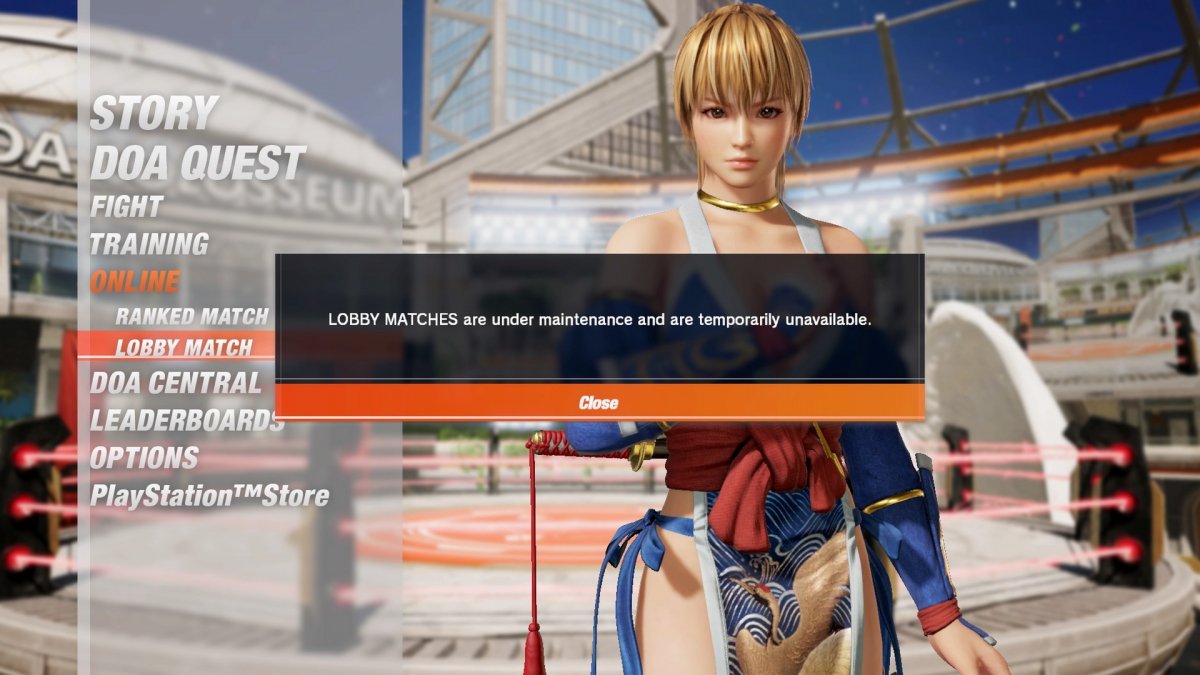The width and height of the screenshot is (1200, 675).
Task: Enter the TRAINING menu
Action: (x=149, y=244)
